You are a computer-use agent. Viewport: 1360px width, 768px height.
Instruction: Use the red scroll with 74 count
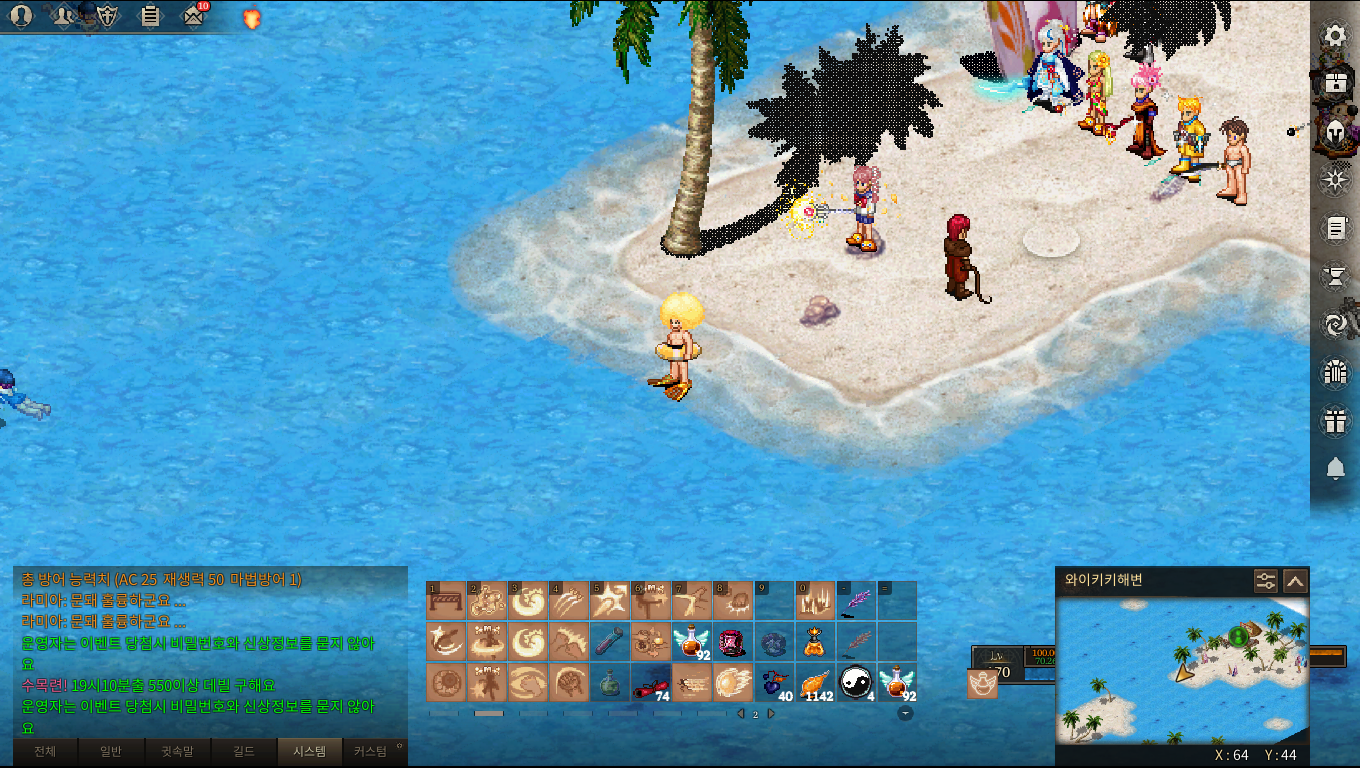pyautogui.click(x=650, y=682)
